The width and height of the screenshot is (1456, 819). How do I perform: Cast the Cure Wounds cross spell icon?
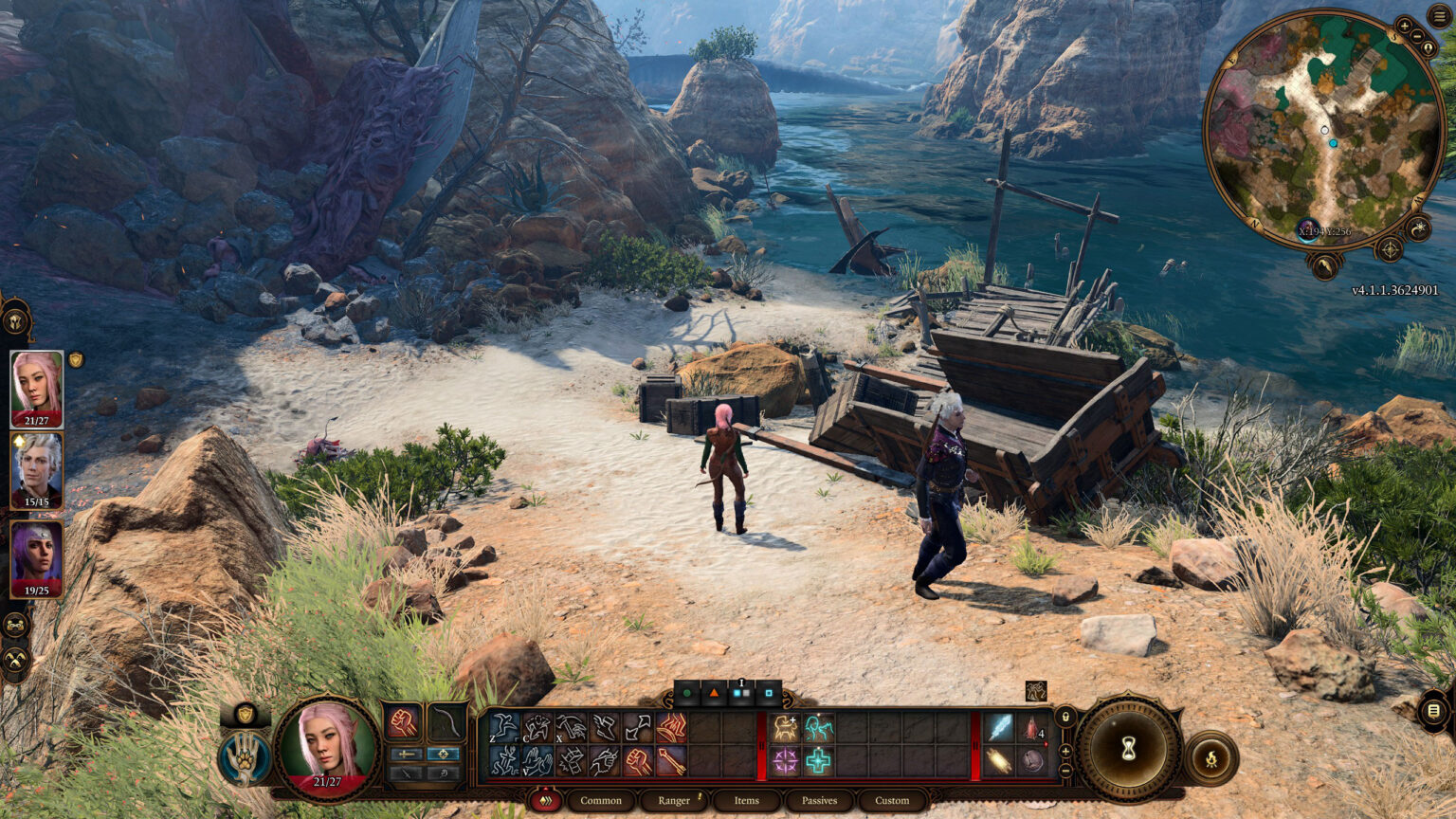817,761
